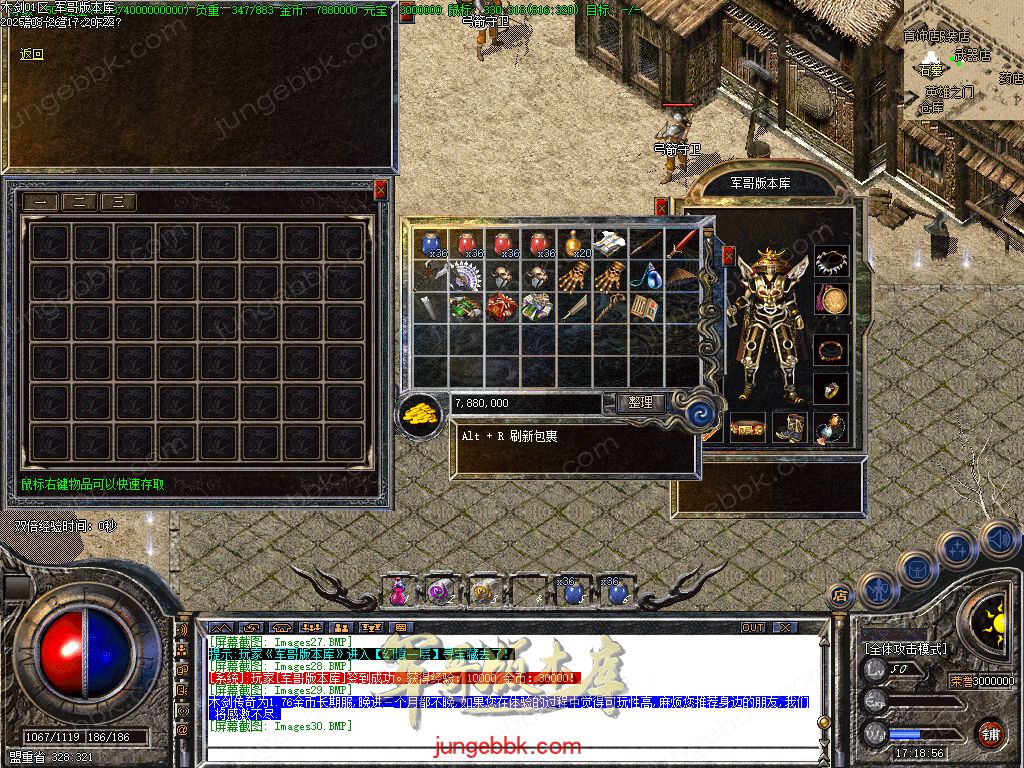The width and height of the screenshot is (1024, 768).
Task: Click the round 铺 stall button
Action: coord(990,733)
